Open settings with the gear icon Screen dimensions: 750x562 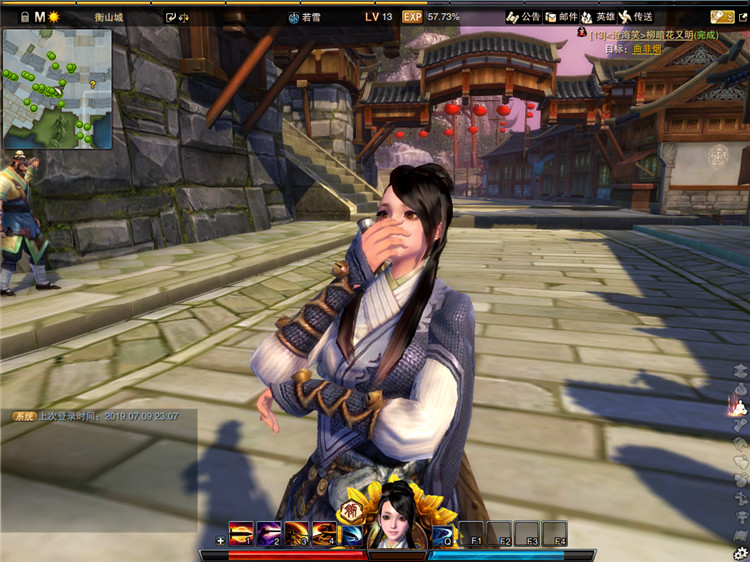pyautogui.click(x=740, y=552)
